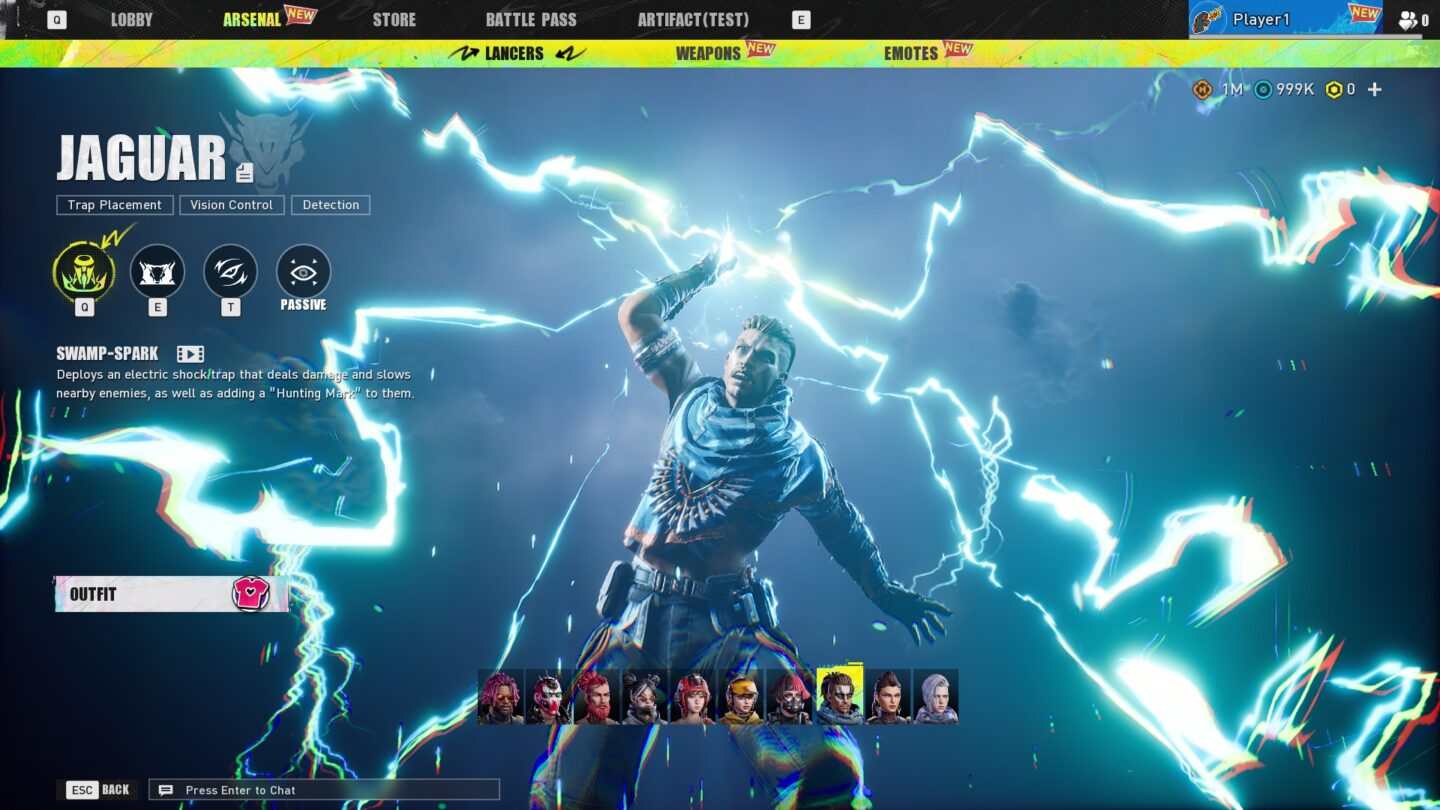
Task: Click the Detection tag
Action: 331,205
